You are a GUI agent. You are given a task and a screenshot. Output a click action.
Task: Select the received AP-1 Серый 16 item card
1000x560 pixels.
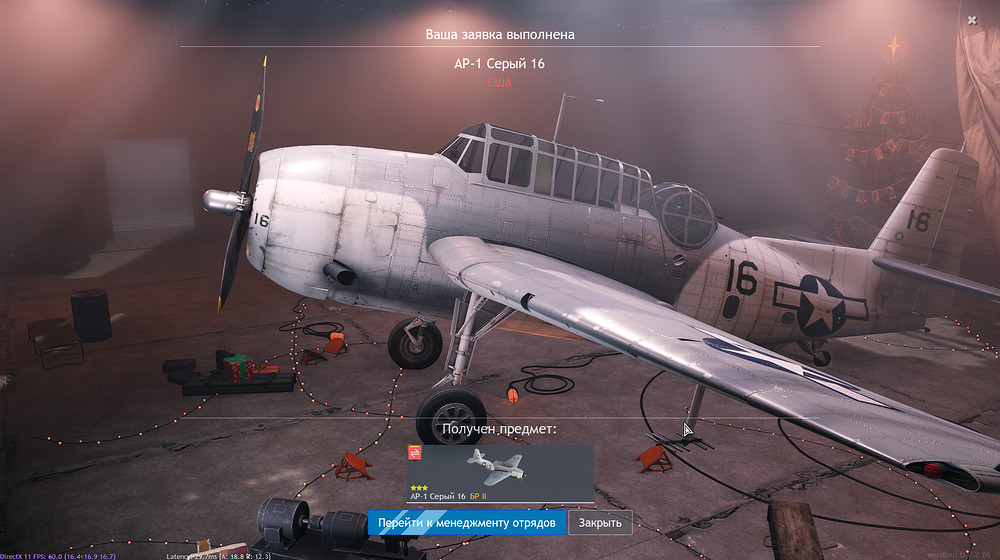tap(499, 473)
